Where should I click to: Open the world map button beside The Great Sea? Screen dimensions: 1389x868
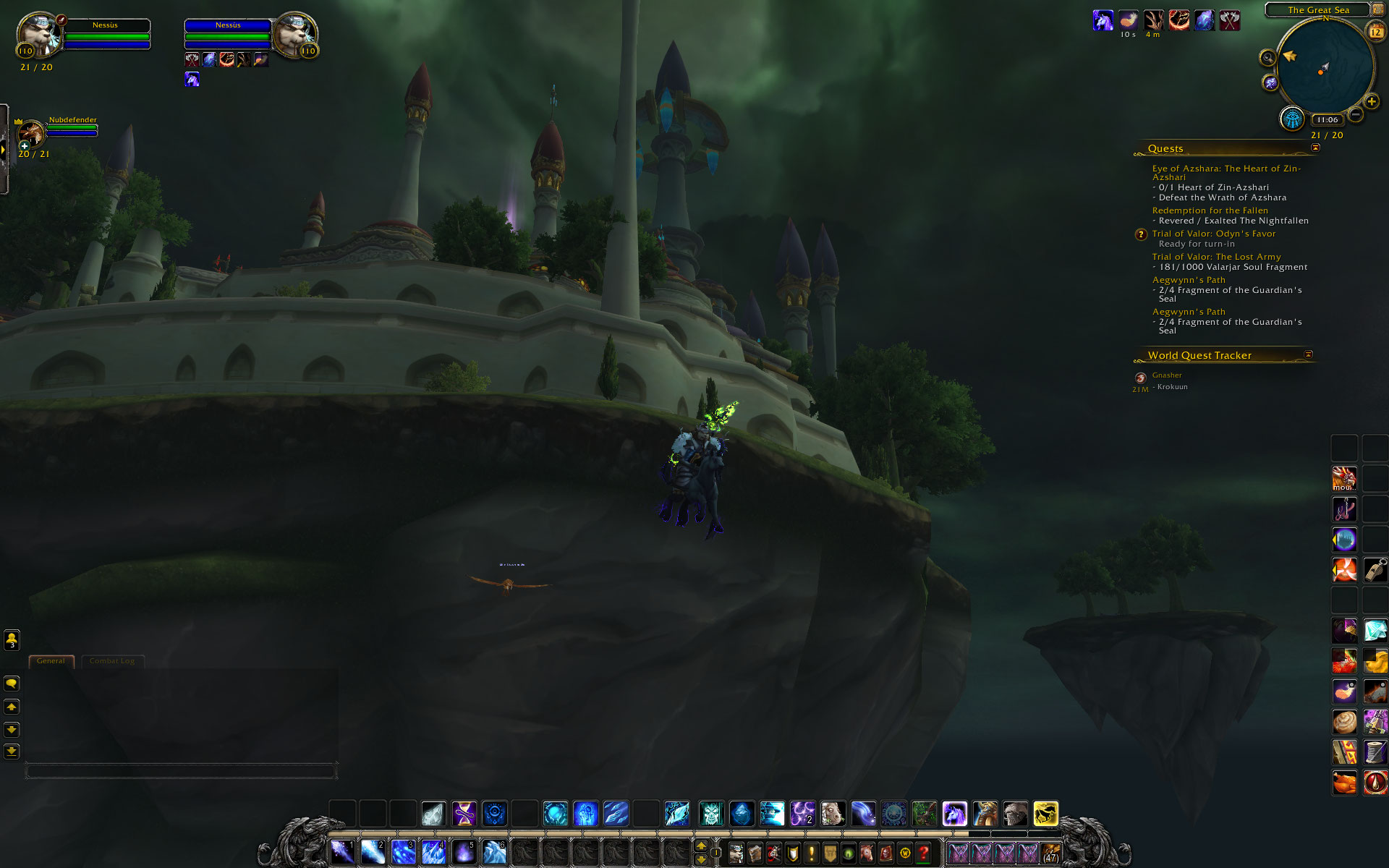[x=1377, y=9]
